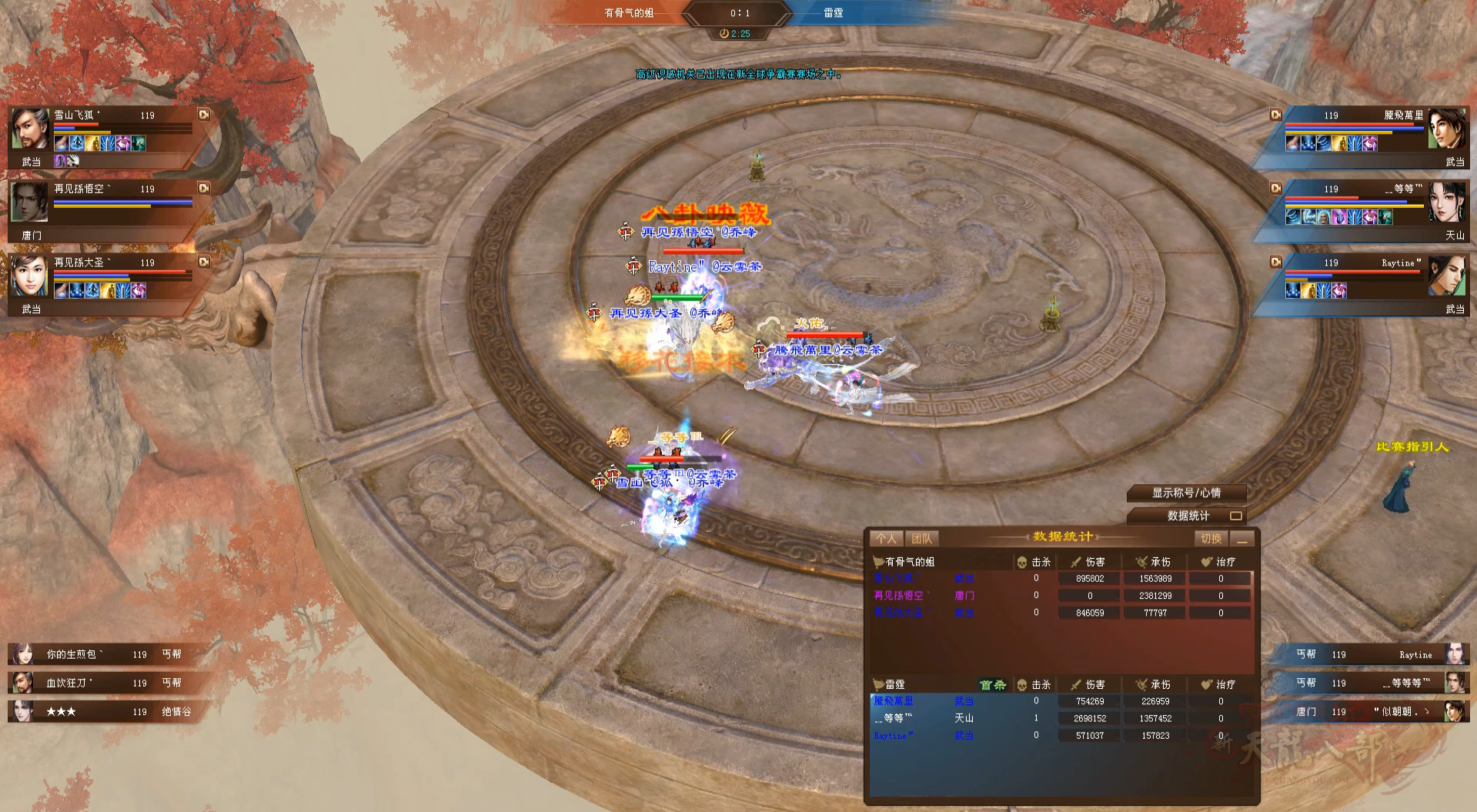Spectate 再见孫悟空 using the camera icon
The height and width of the screenshot is (812, 1477).
click(204, 188)
